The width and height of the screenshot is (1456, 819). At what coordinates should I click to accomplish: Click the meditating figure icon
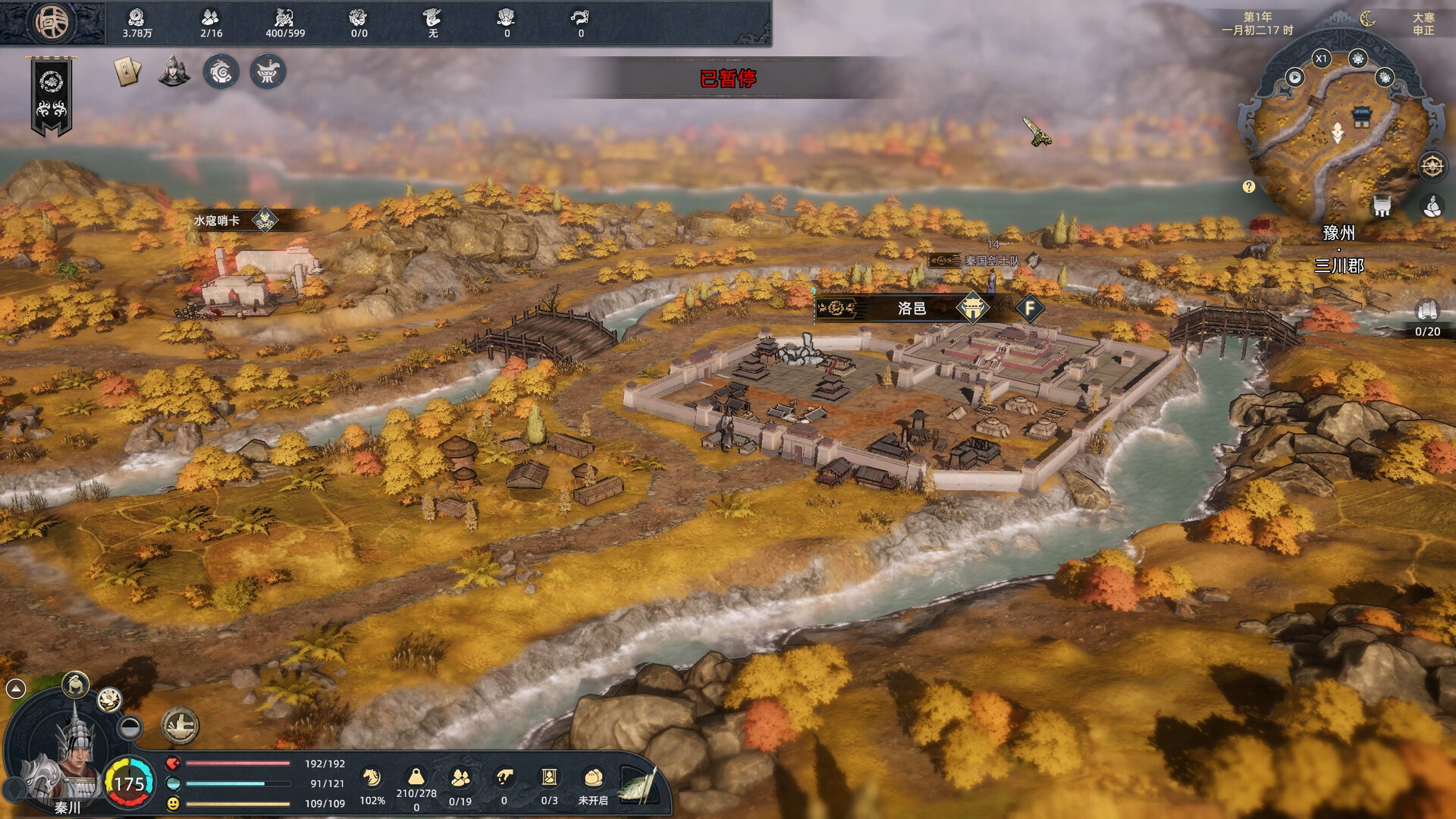click(x=1432, y=206)
